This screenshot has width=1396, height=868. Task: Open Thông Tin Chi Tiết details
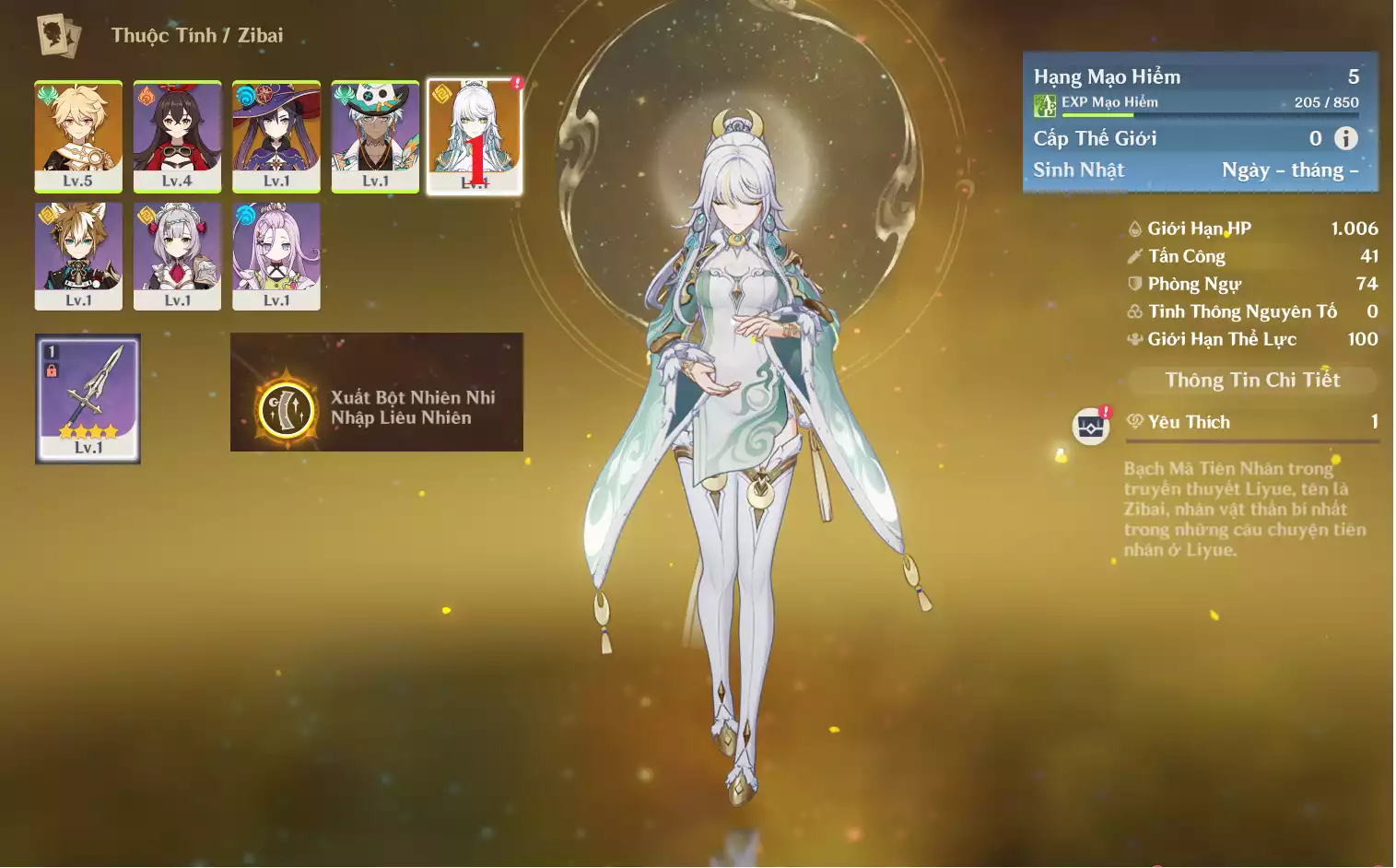pyautogui.click(x=1252, y=380)
